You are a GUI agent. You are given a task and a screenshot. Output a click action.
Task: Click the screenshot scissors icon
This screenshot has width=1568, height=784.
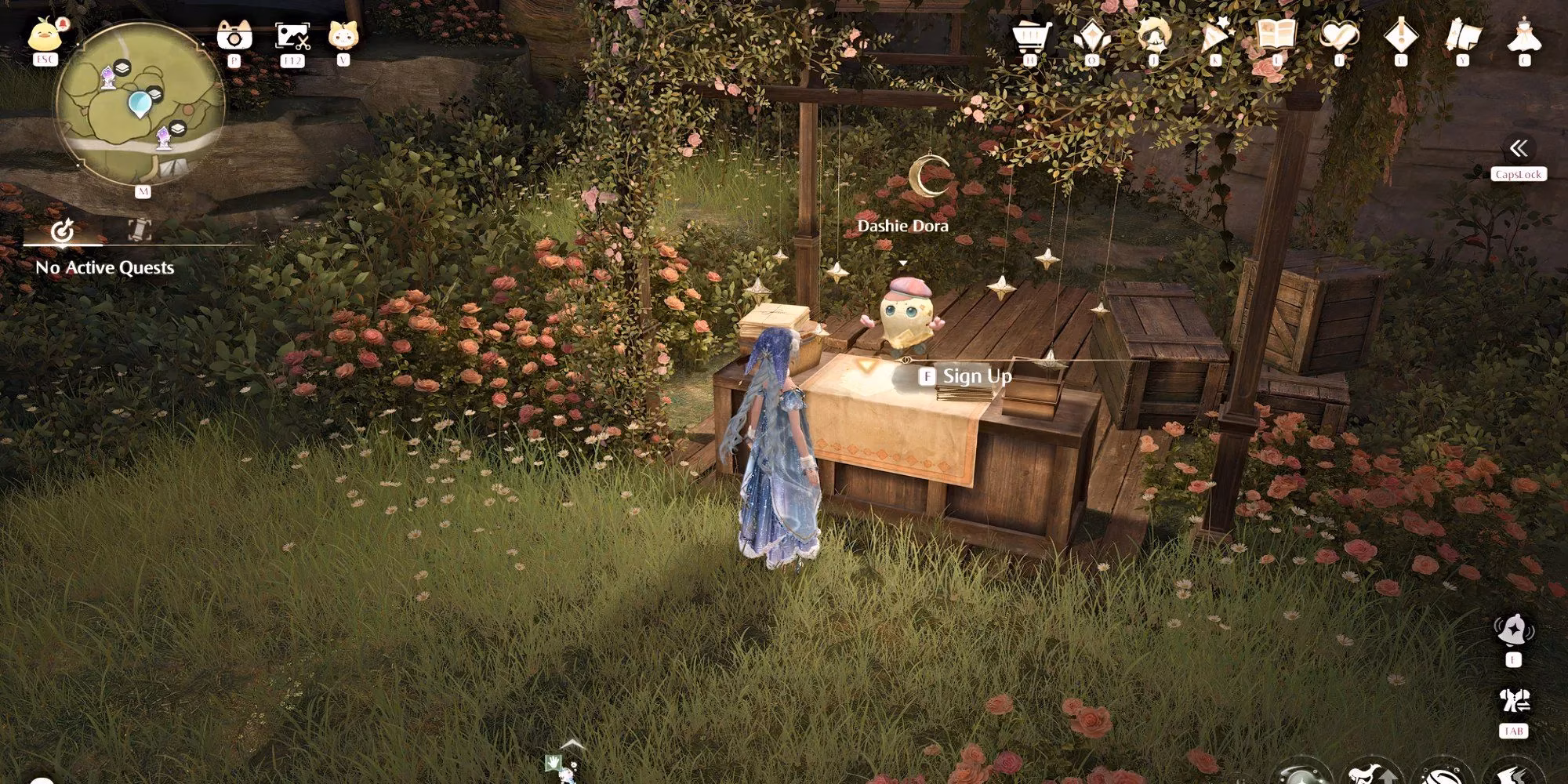click(x=292, y=36)
